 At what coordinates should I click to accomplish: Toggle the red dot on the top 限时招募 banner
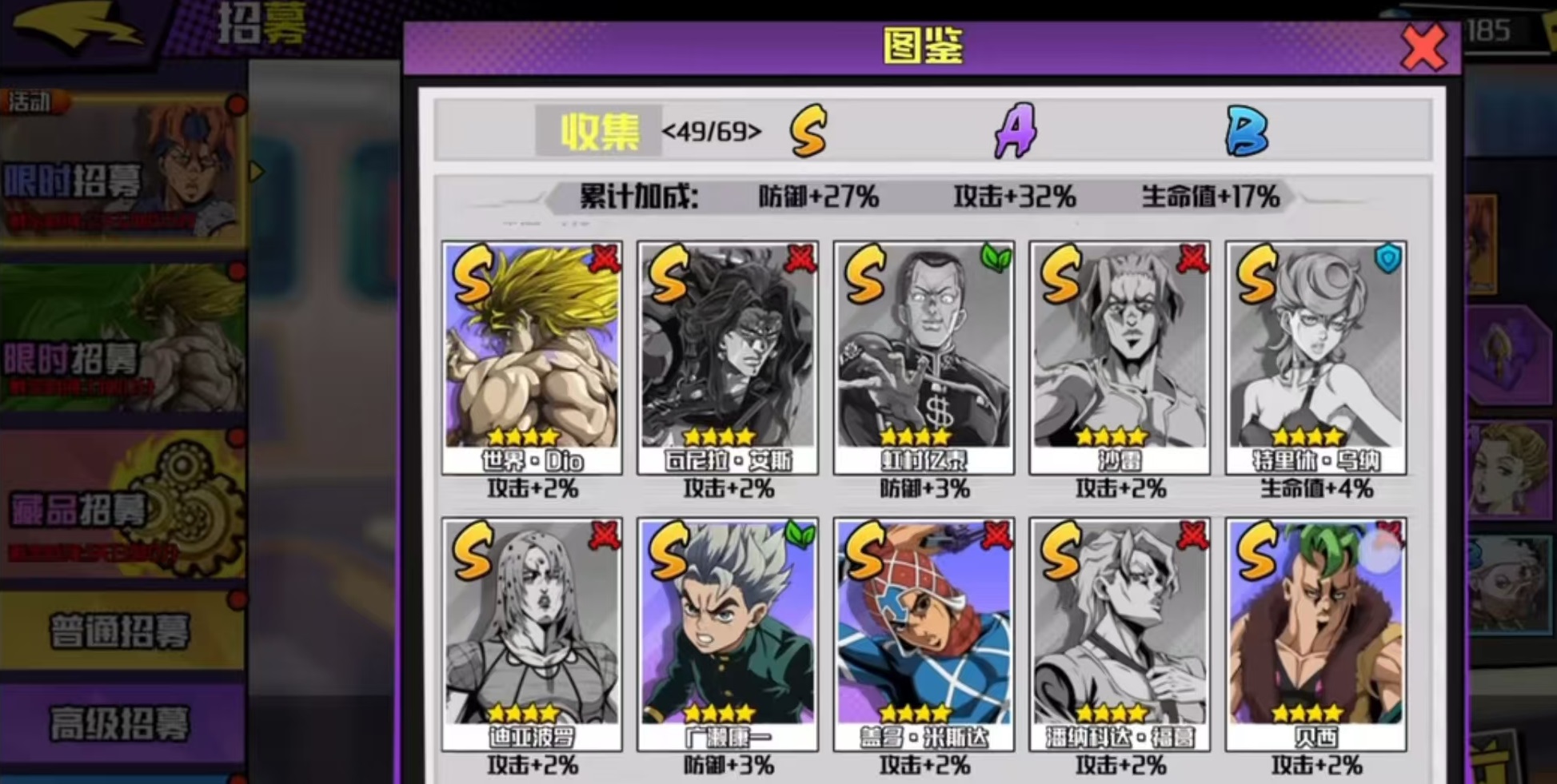point(236,102)
